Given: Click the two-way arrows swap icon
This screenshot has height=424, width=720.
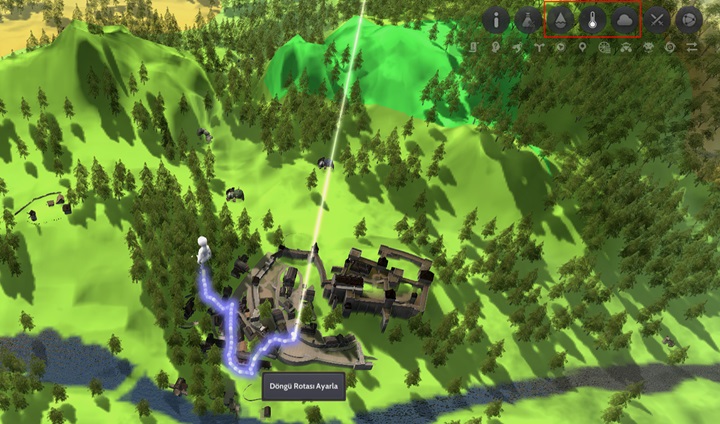Looking at the screenshot, I should click(x=692, y=47).
